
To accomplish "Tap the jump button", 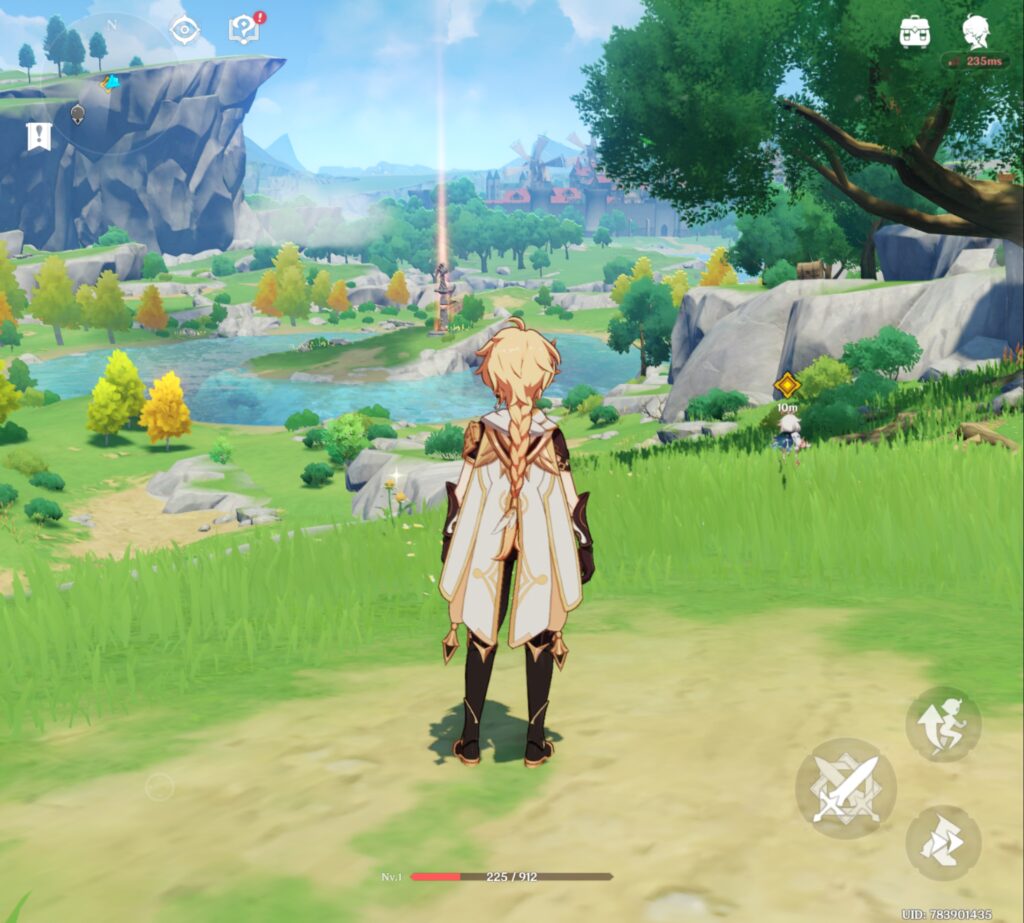I will 942,723.
